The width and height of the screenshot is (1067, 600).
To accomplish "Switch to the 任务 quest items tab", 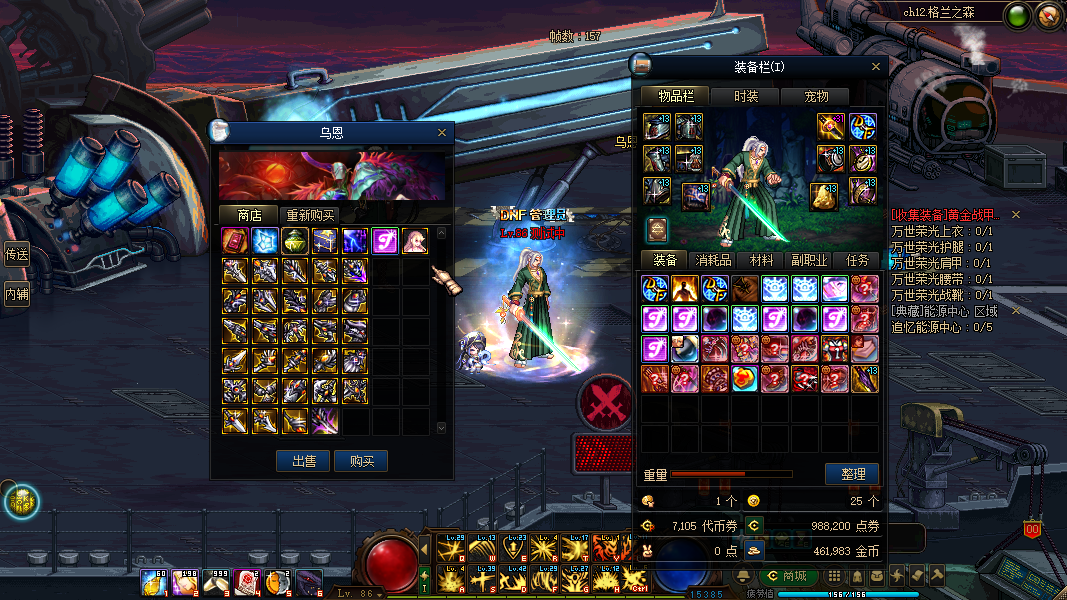I will pyautogui.click(x=857, y=260).
